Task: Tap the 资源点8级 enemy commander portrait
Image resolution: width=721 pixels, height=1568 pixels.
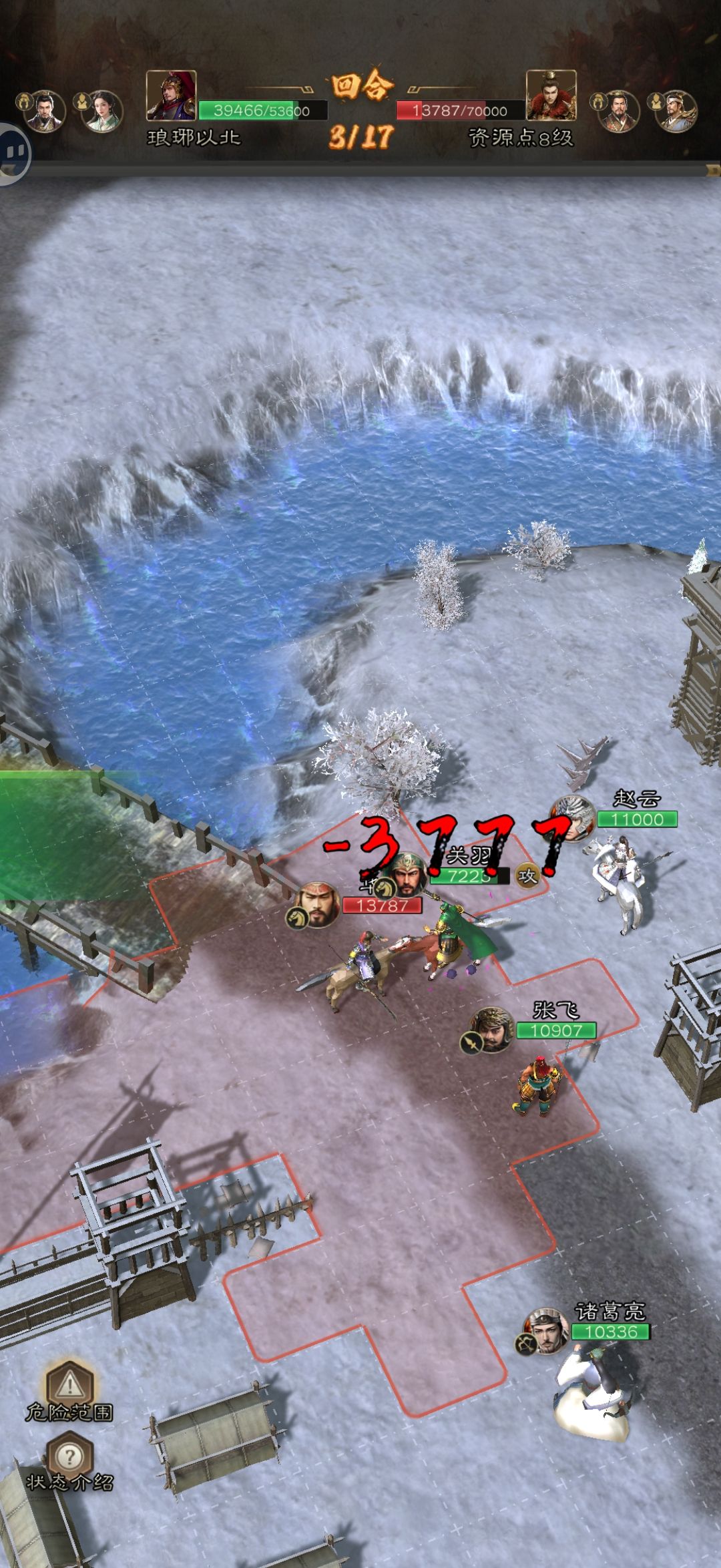Action: click(551, 95)
